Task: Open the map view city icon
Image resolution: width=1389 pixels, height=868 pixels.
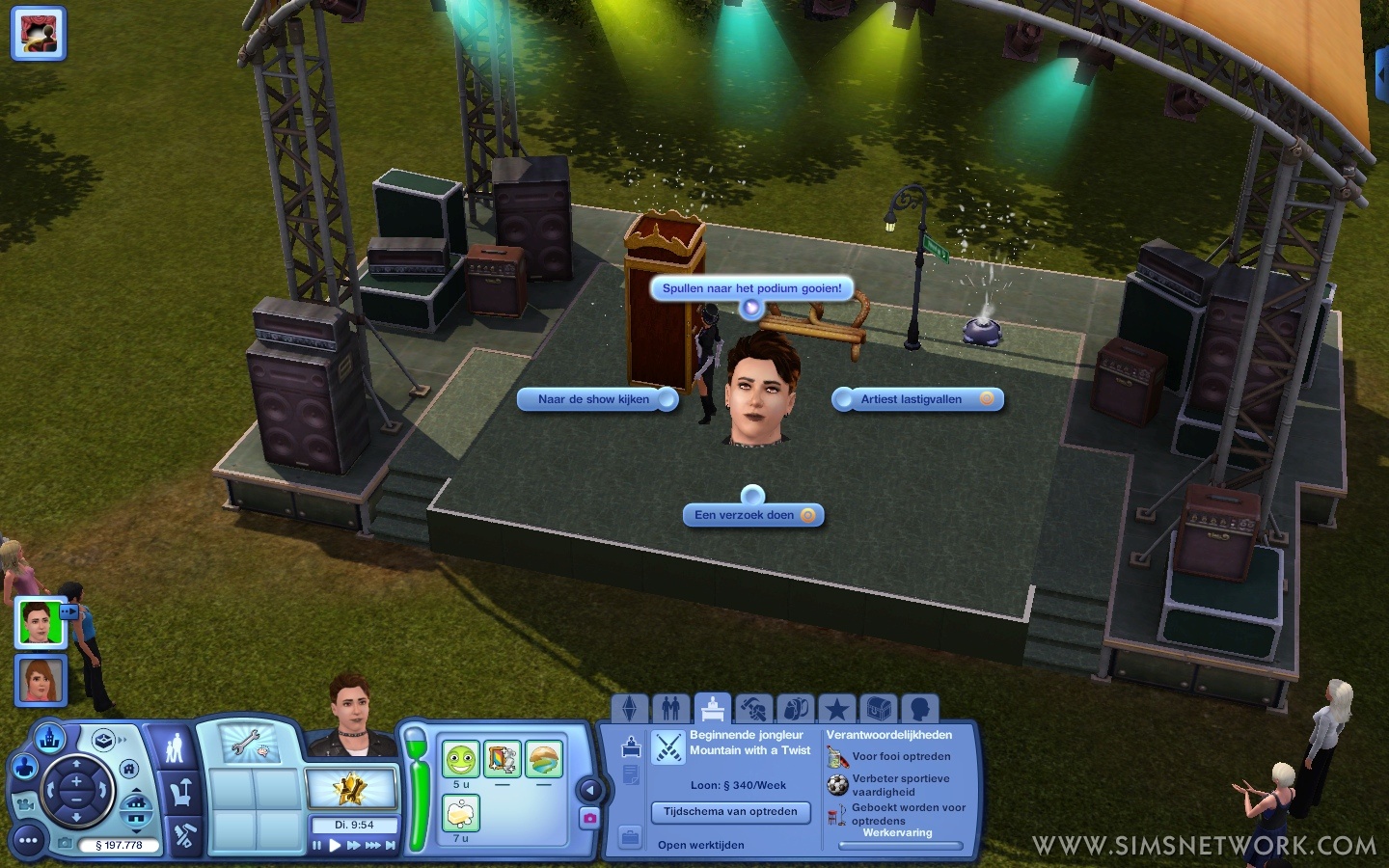Action: (x=50, y=739)
